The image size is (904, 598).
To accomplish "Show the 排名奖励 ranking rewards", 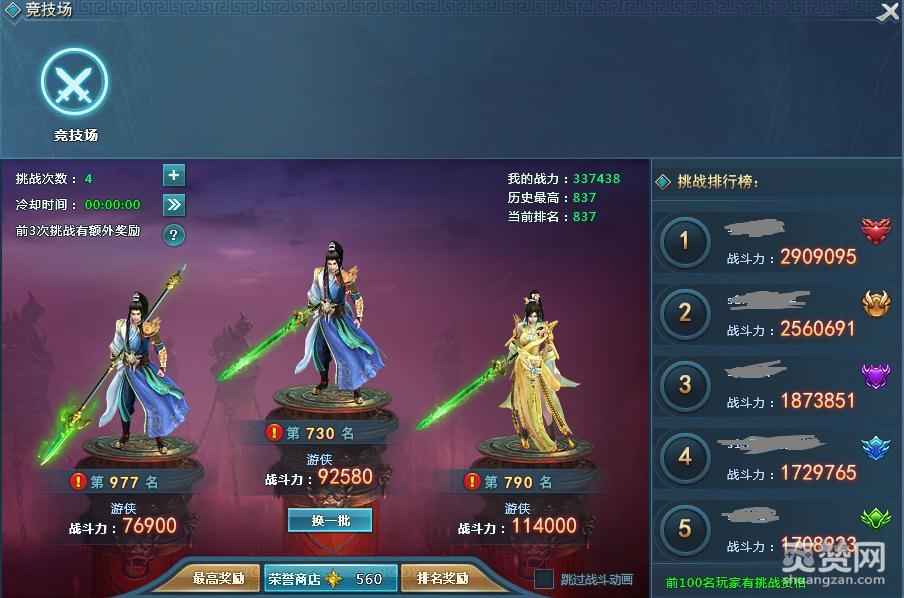I will point(441,578).
